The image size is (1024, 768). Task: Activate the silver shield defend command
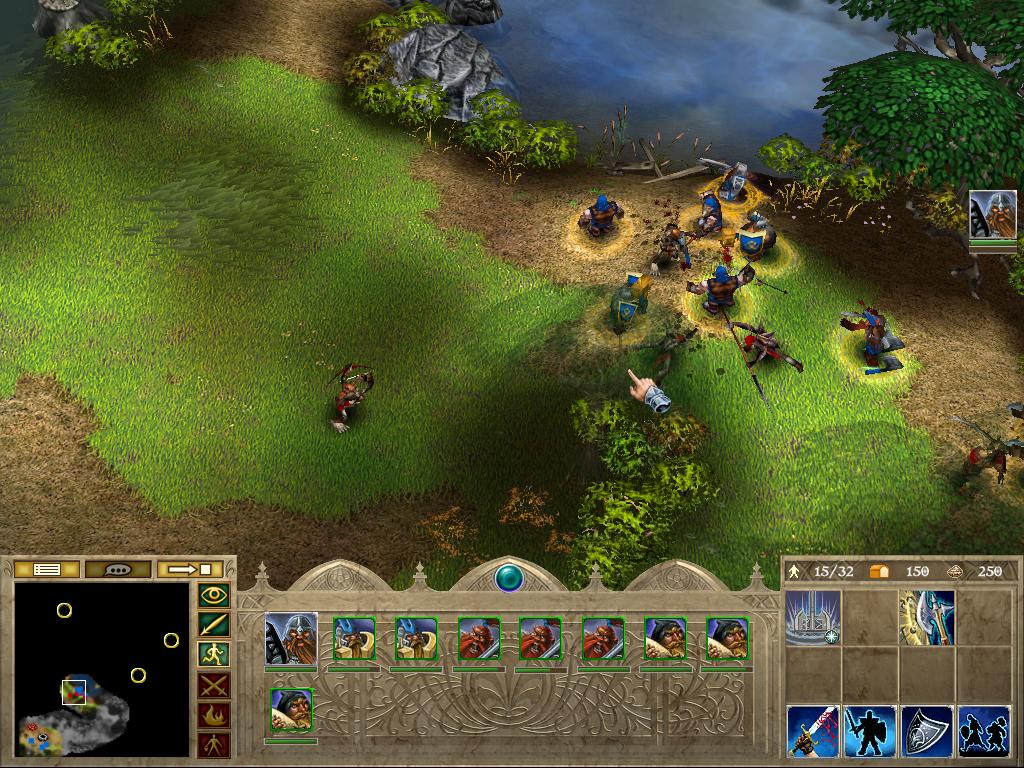[x=926, y=731]
